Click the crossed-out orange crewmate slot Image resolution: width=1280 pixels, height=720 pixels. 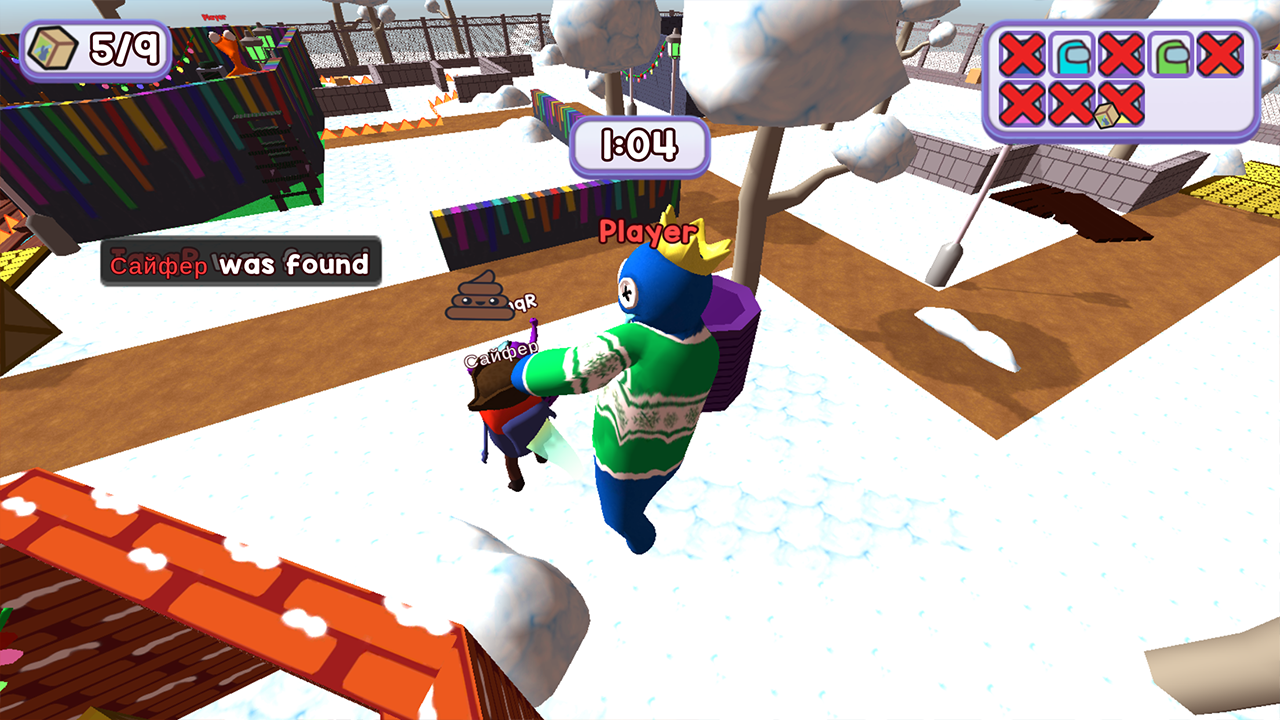click(x=1218, y=53)
